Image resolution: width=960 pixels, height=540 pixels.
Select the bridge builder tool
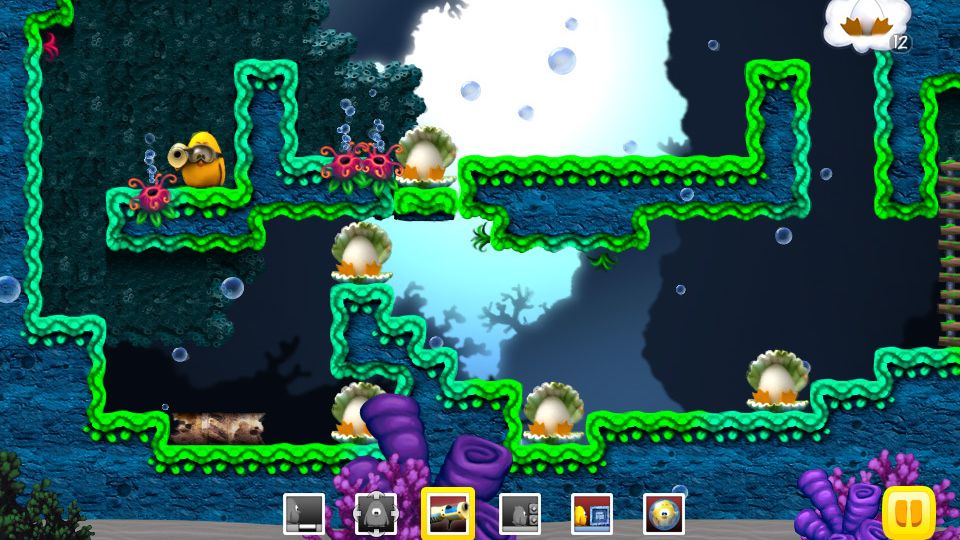[x=304, y=514]
